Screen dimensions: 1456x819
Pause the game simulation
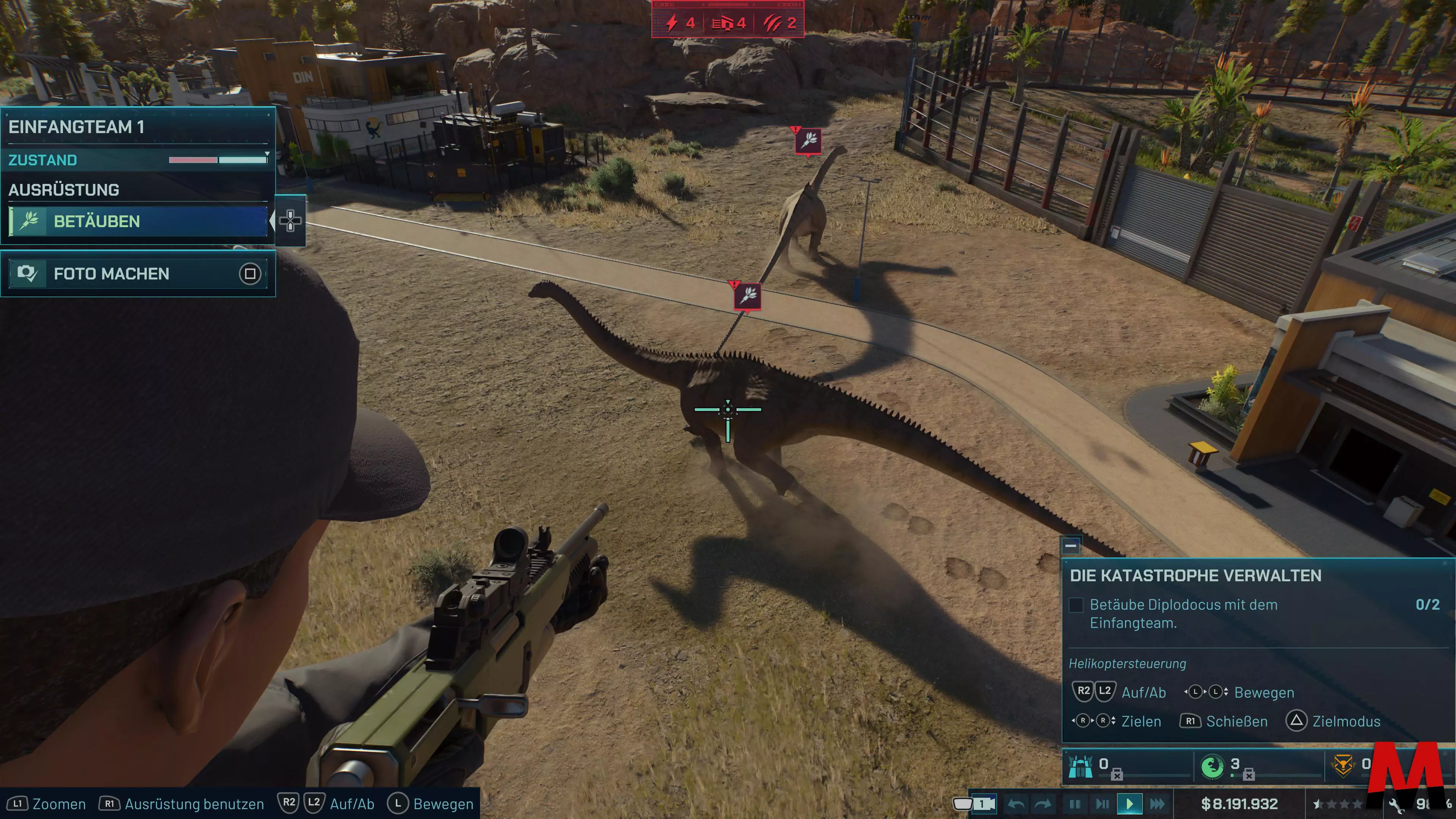pyautogui.click(x=1075, y=804)
